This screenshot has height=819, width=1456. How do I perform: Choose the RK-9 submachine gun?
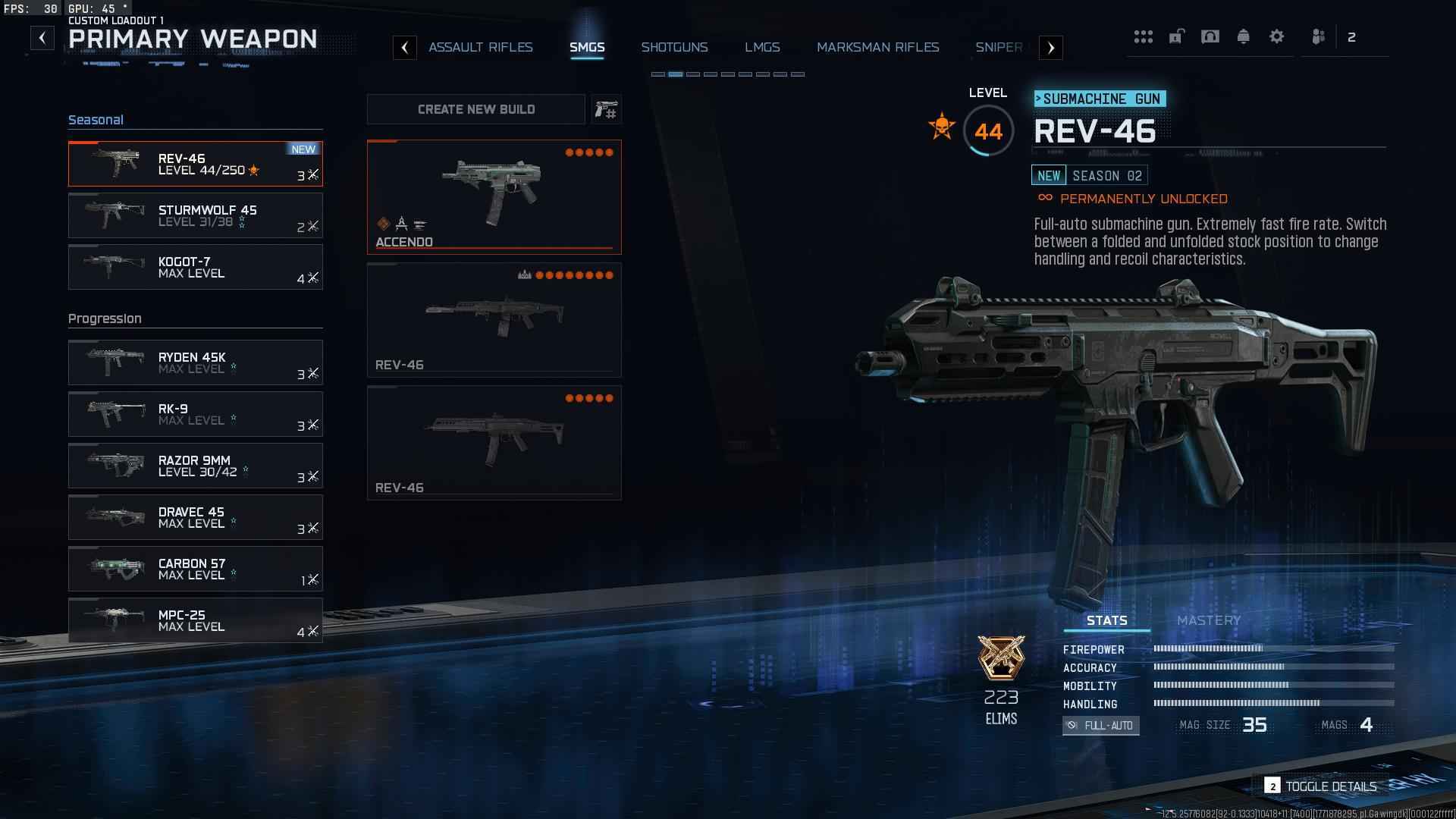(195, 414)
